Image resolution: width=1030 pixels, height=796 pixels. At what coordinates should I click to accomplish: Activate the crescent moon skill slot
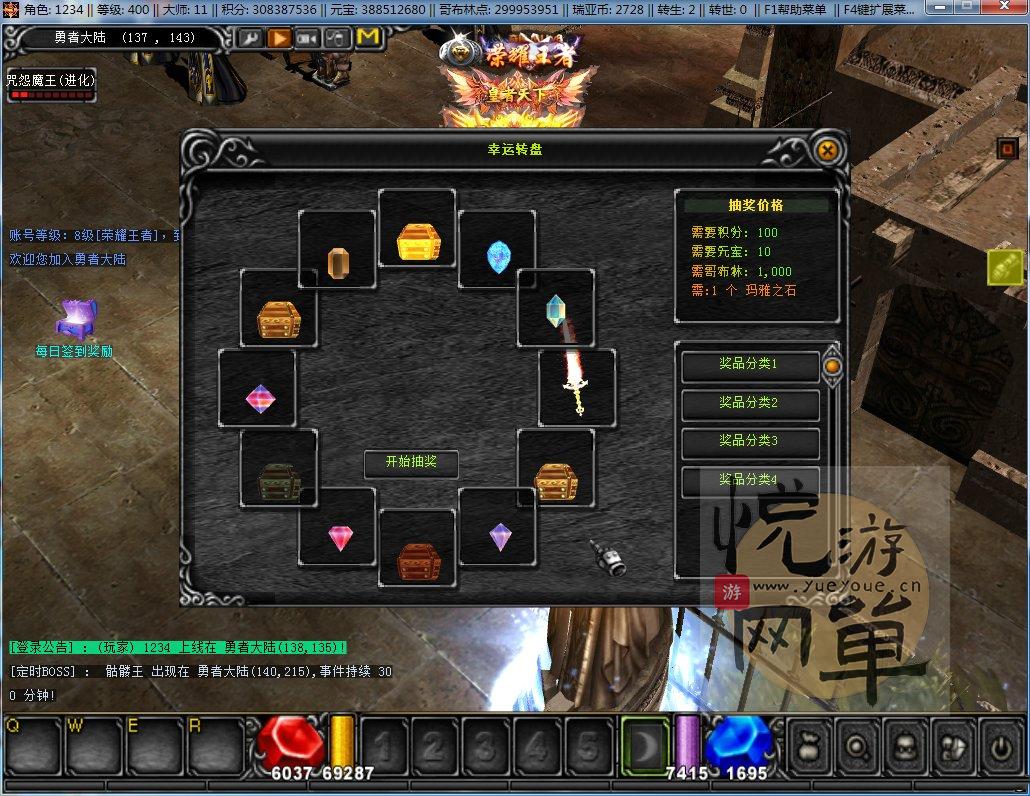click(x=643, y=746)
